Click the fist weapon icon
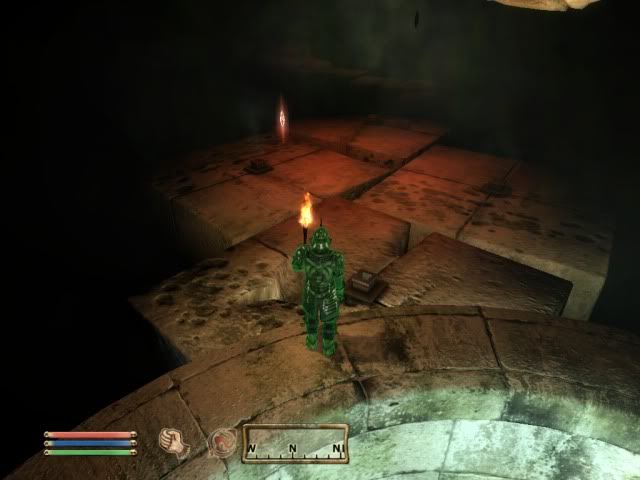The width and height of the screenshot is (640, 480). tap(175, 441)
